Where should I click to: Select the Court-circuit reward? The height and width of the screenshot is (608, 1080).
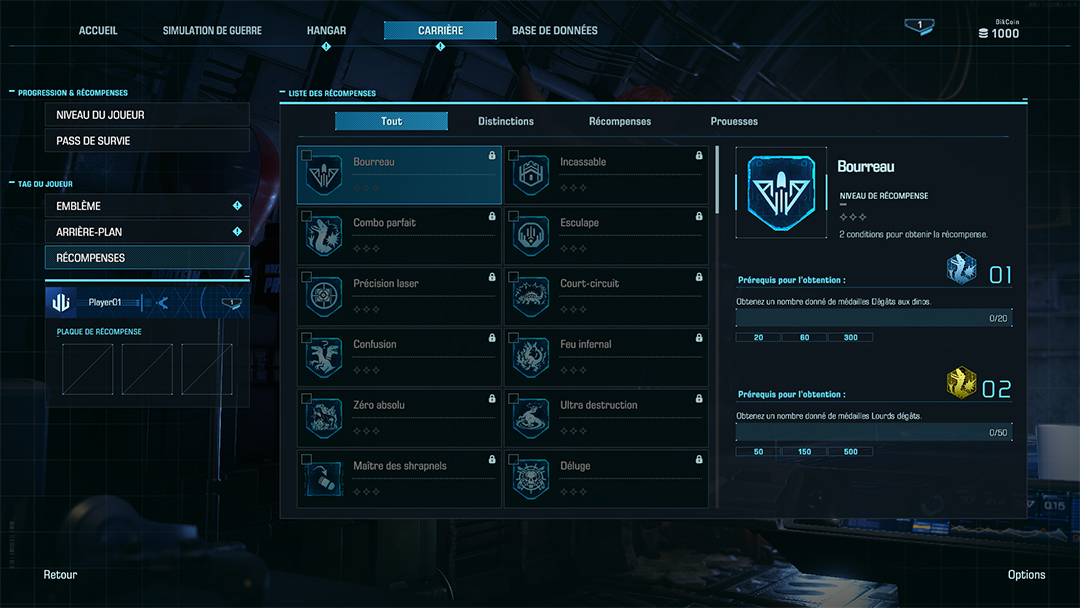tap(606, 297)
